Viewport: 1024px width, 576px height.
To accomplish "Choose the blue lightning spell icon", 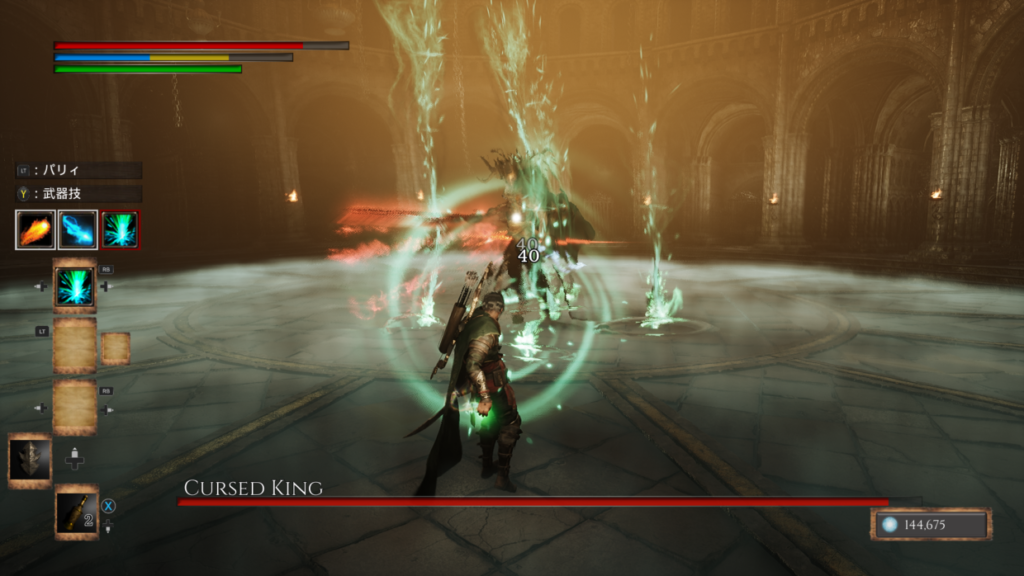I will pyautogui.click(x=78, y=230).
